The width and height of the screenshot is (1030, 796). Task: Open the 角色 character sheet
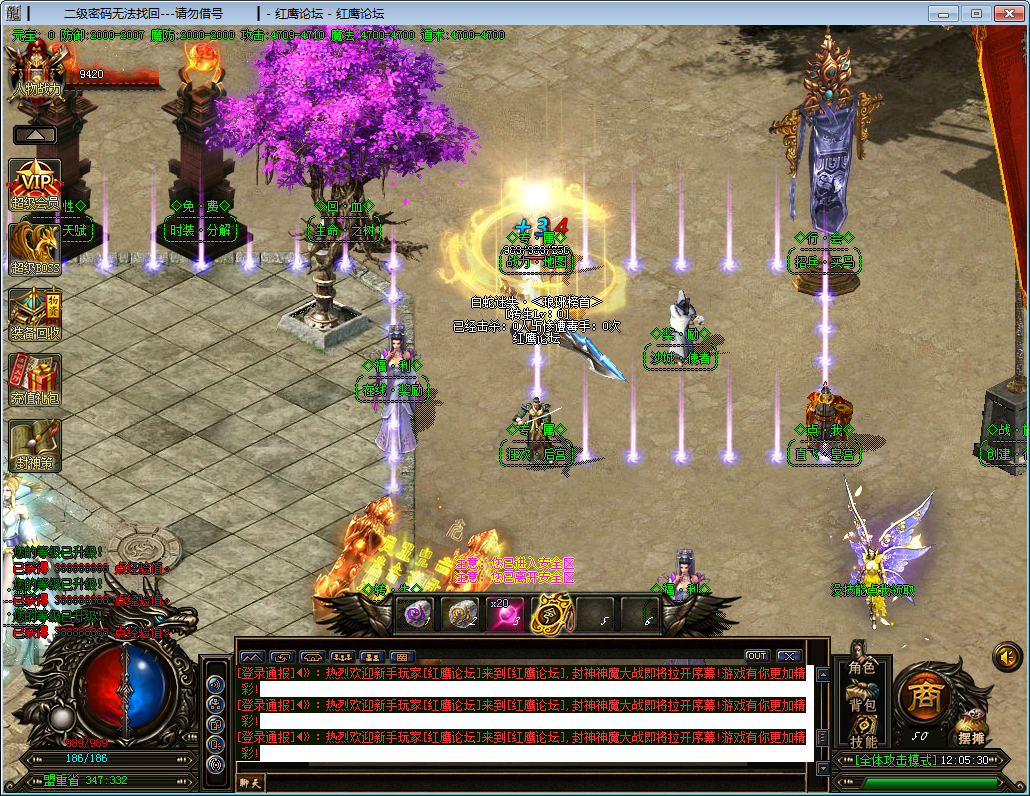tap(861, 667)
